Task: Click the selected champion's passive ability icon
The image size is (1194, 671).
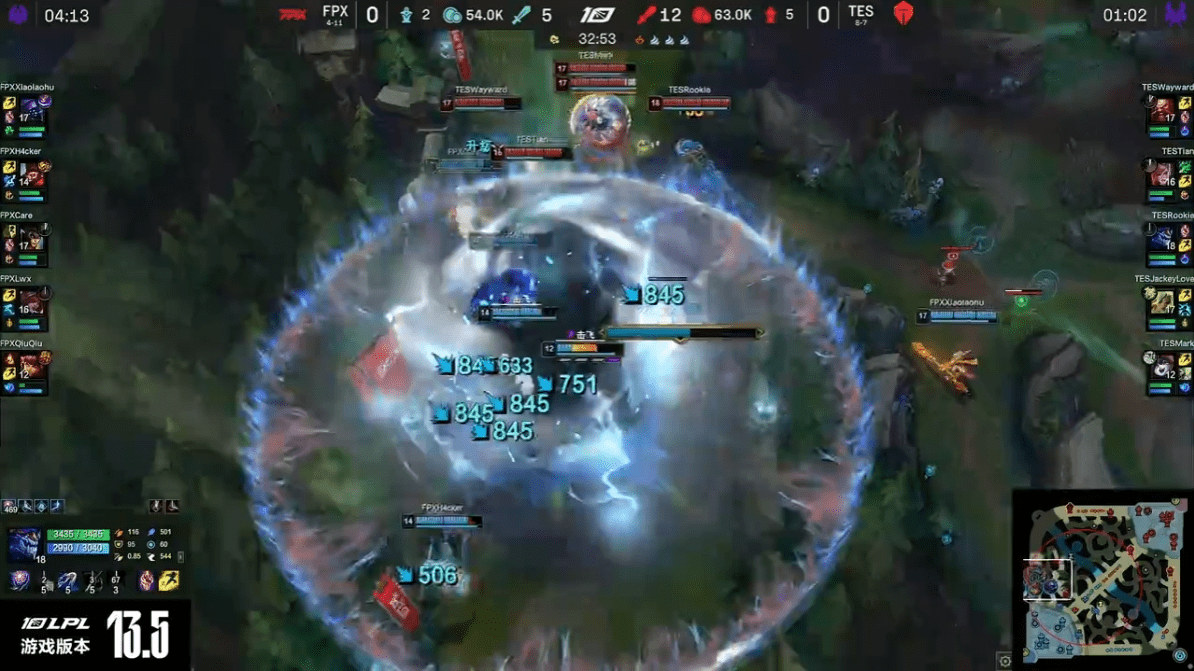Action: [19, 580]
